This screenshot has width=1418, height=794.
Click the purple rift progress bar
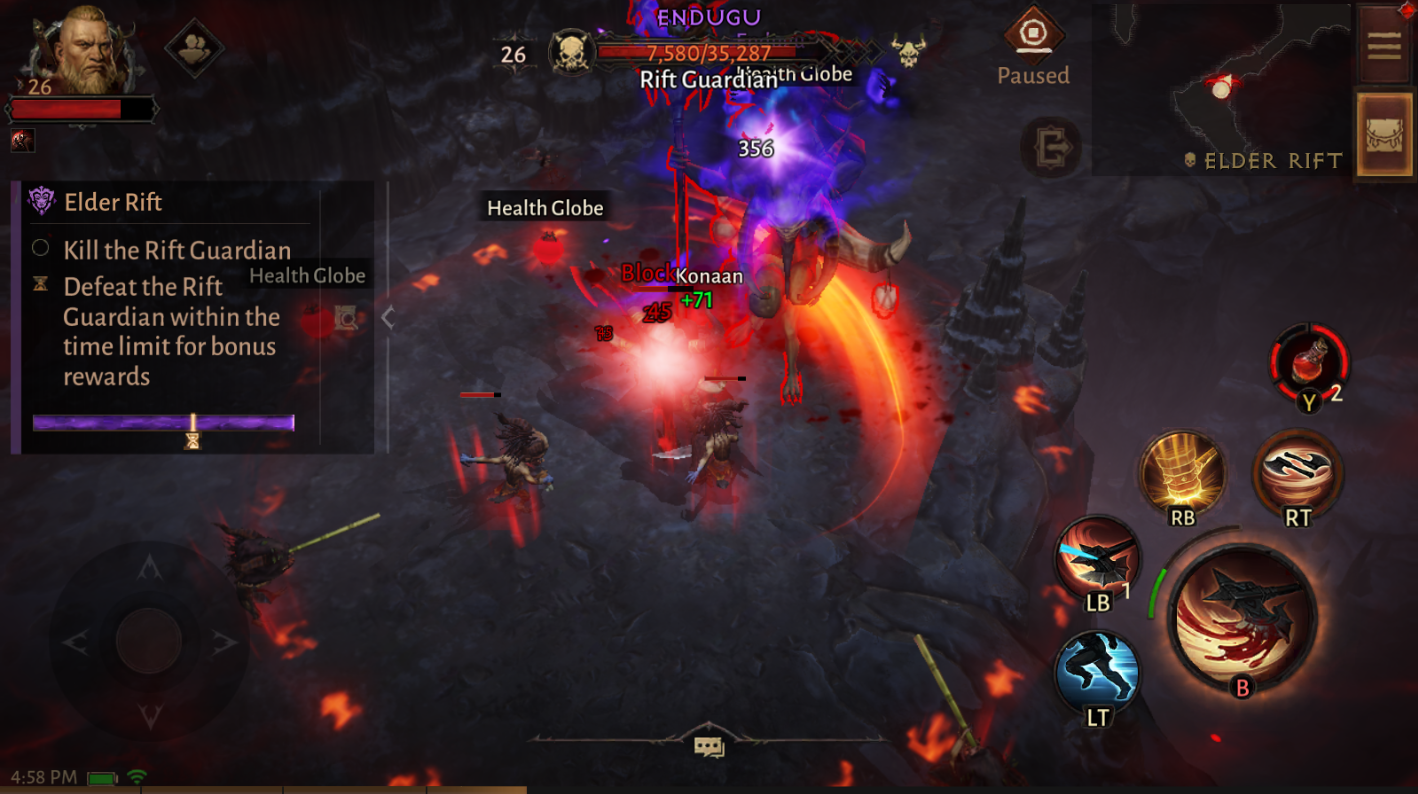(x=164, y=421)
